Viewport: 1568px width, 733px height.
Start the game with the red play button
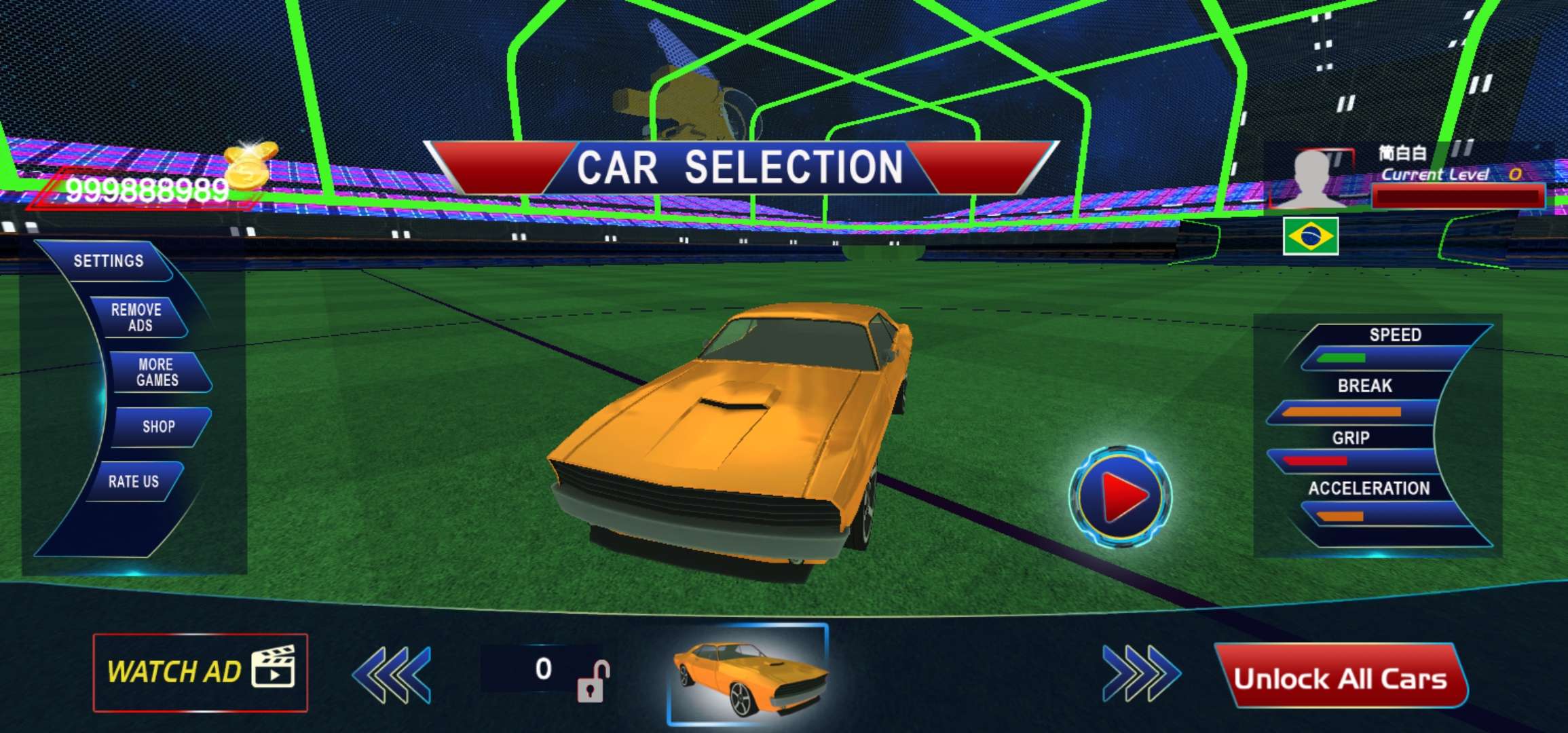point(1121,496)
